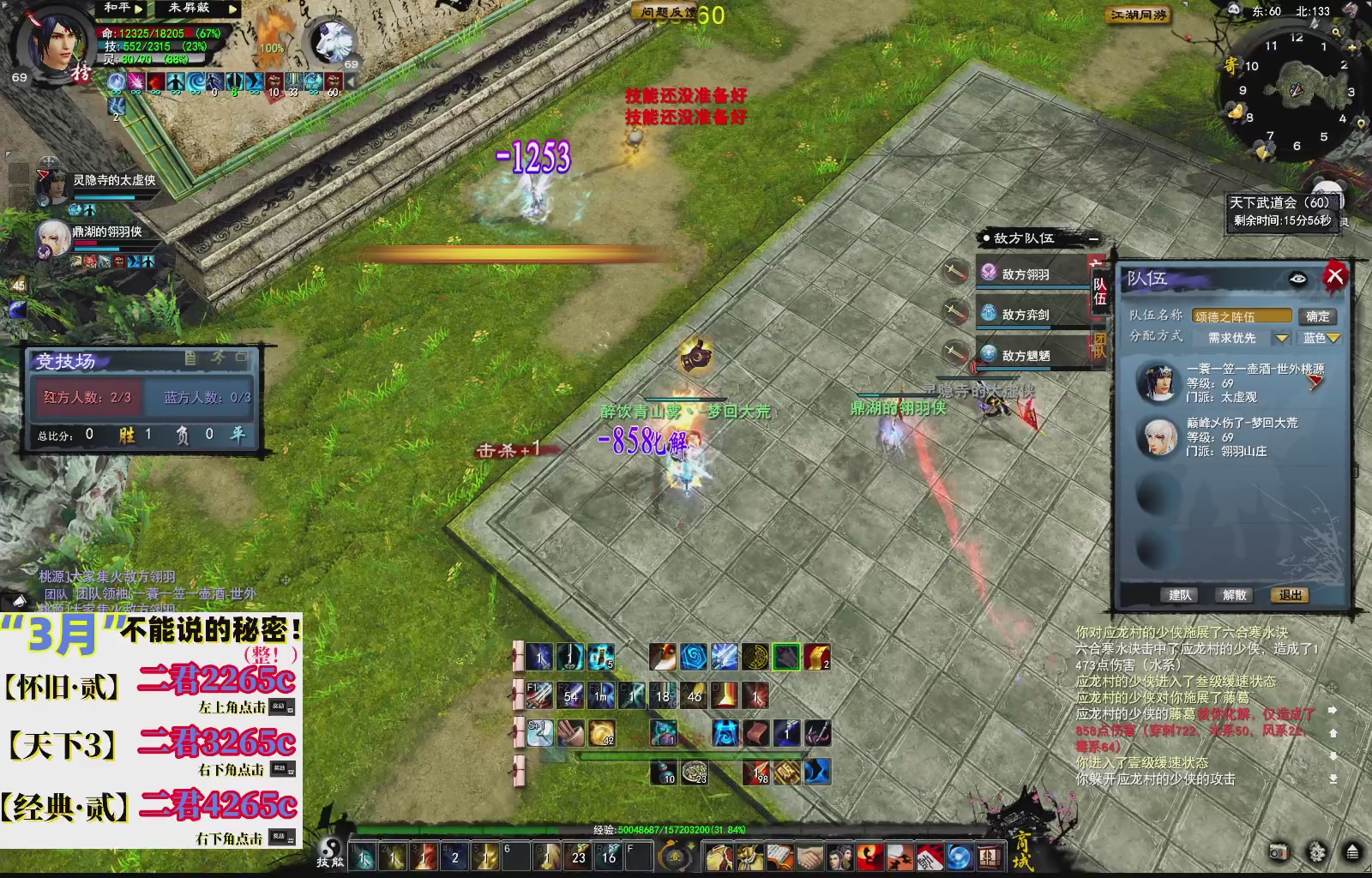The height and width of the screenshot is (878, 1372).
Task: Open settings via the gear icon bottom right
Action: pos(1316,851)
